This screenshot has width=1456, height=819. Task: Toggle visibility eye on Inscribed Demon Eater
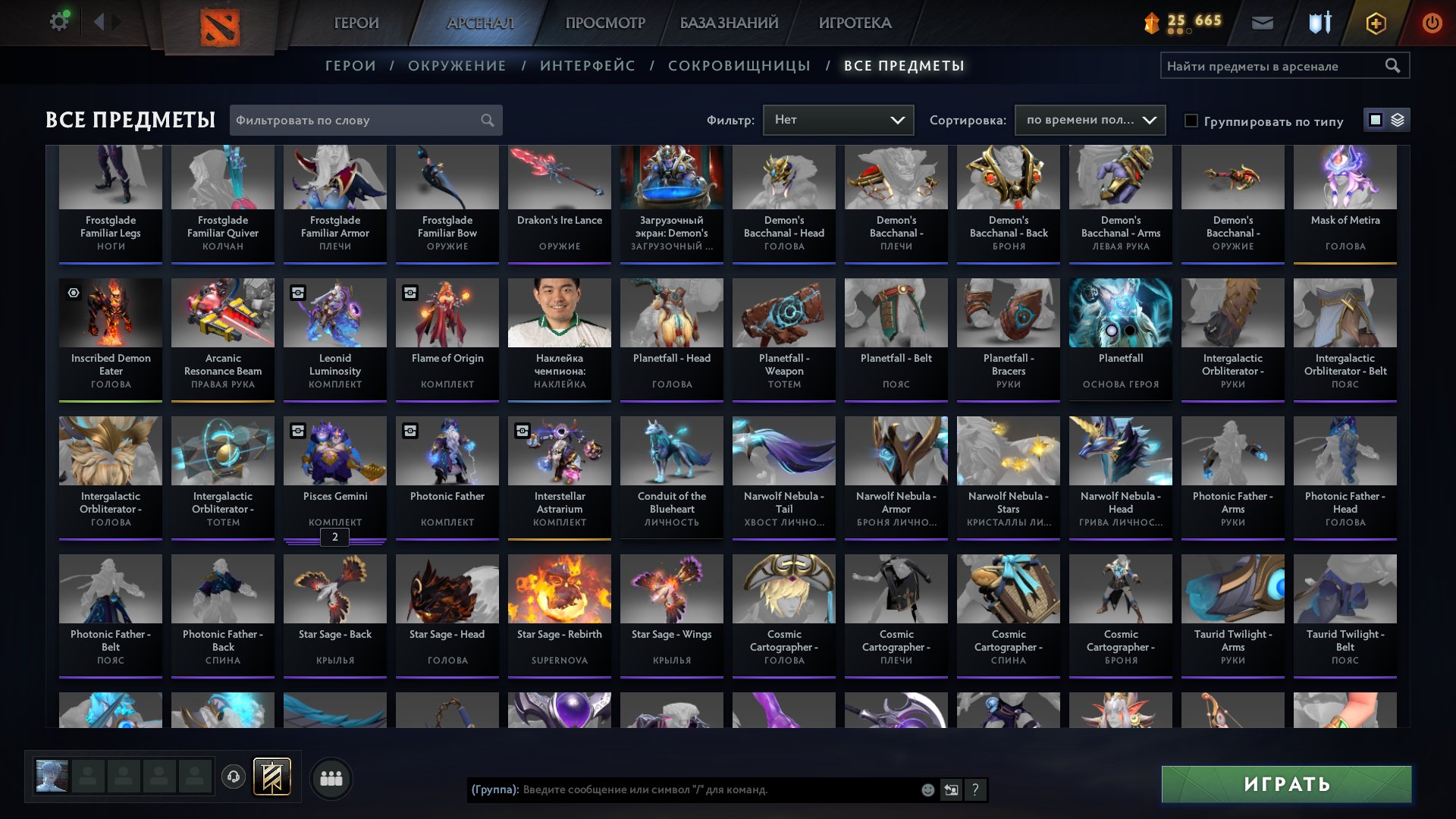[x=73, y=293]
